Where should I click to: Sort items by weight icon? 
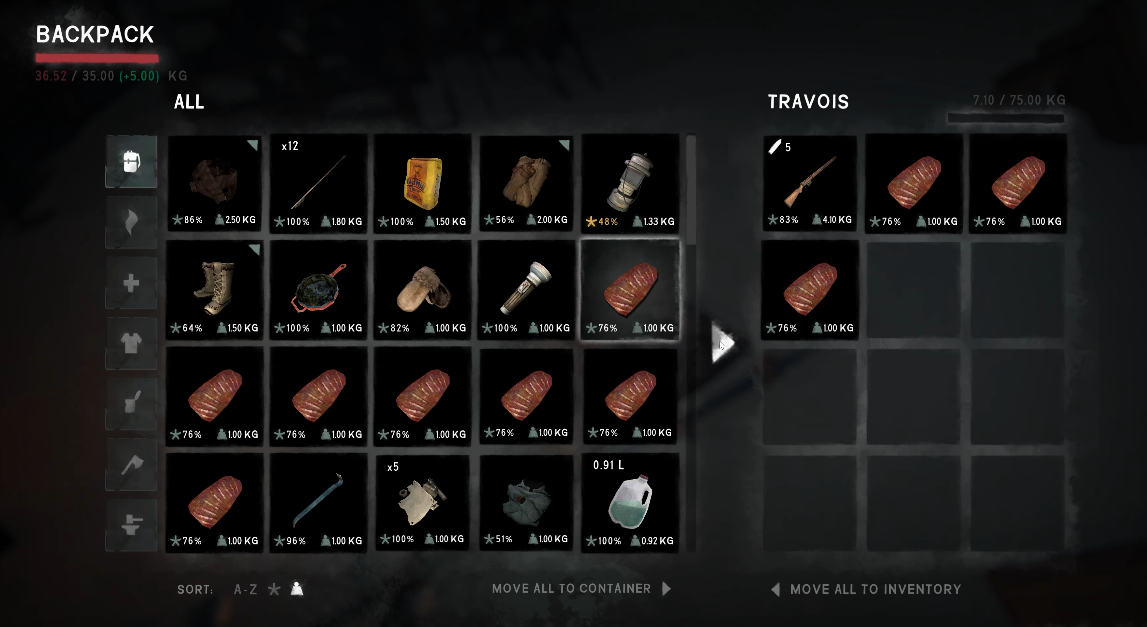[297, 590]
